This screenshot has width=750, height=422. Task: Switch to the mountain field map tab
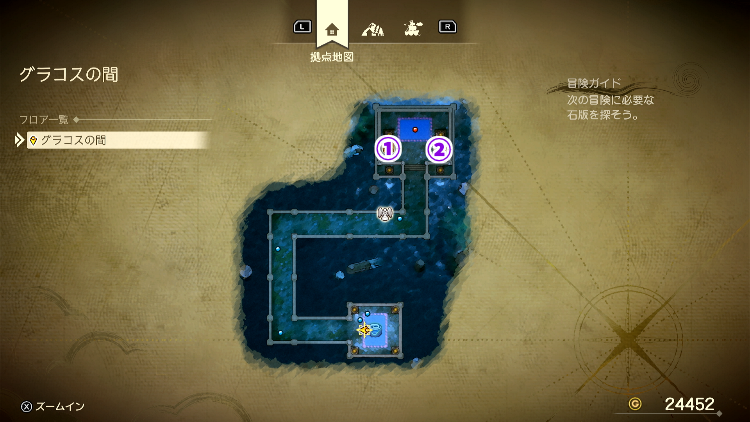coord(372,29)
